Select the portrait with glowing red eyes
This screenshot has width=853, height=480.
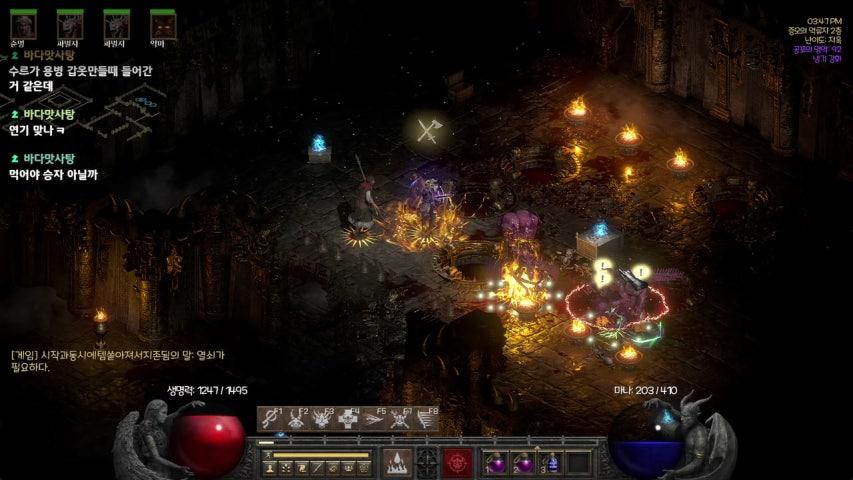[163, 25]
